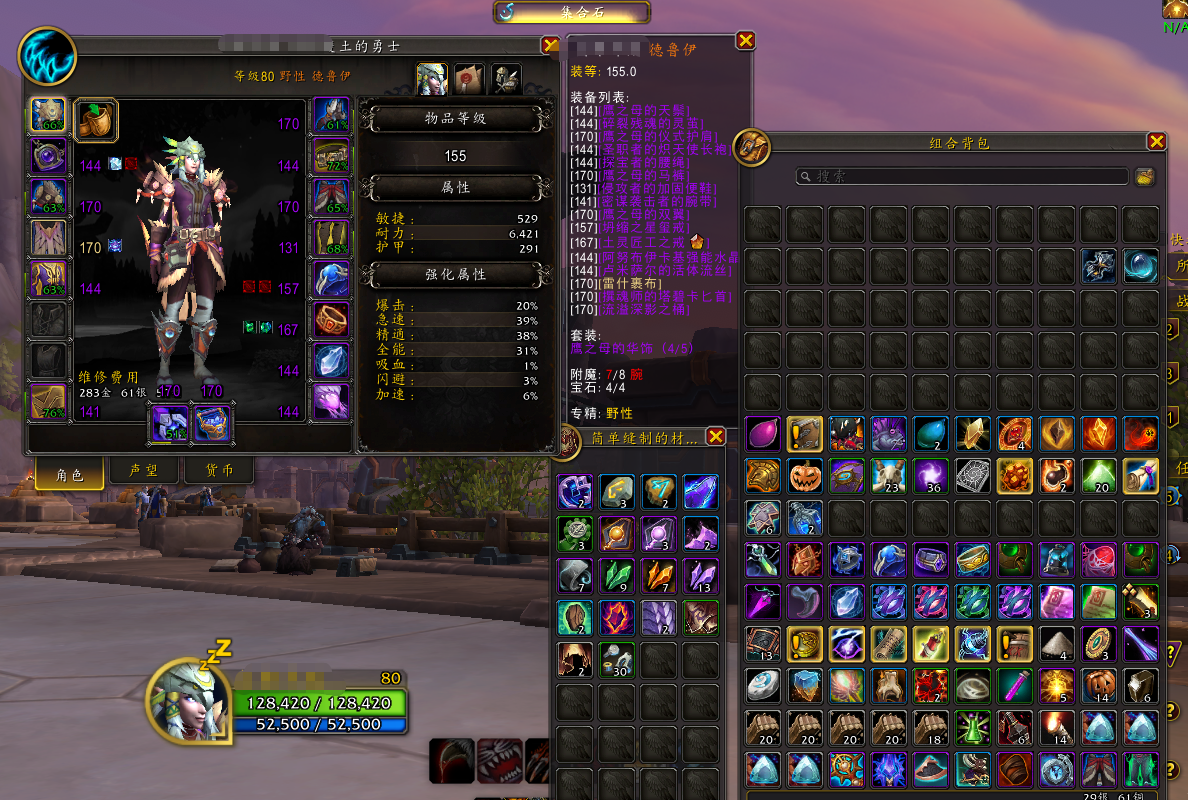Select the head equipment slot at 66% durability
1188x800 pixels.
pyautogui.click(x=48, y=117)
